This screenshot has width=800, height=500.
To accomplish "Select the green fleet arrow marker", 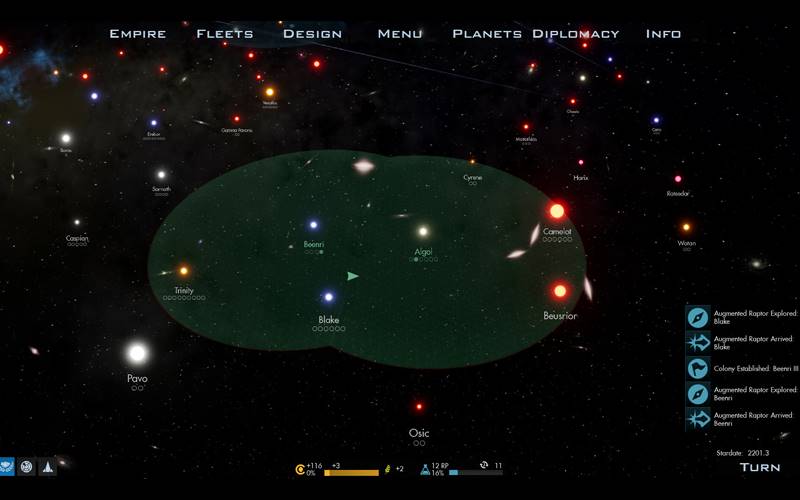I will point(352,276).
